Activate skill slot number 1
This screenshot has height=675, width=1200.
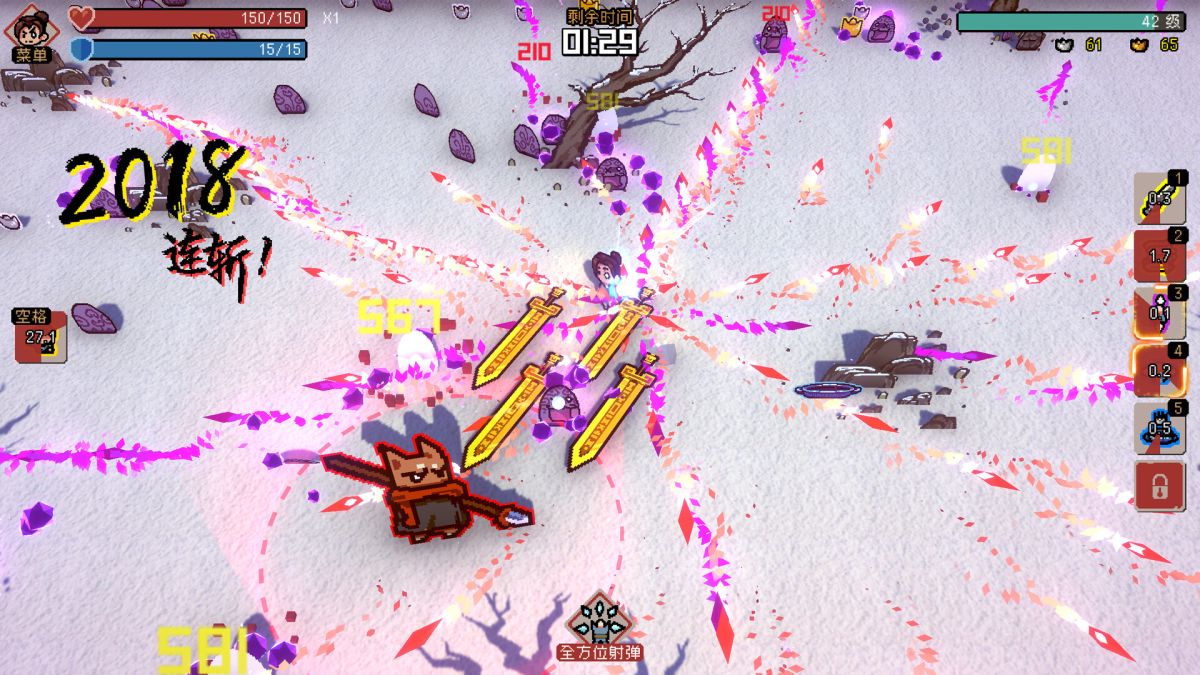point(1160,198)
